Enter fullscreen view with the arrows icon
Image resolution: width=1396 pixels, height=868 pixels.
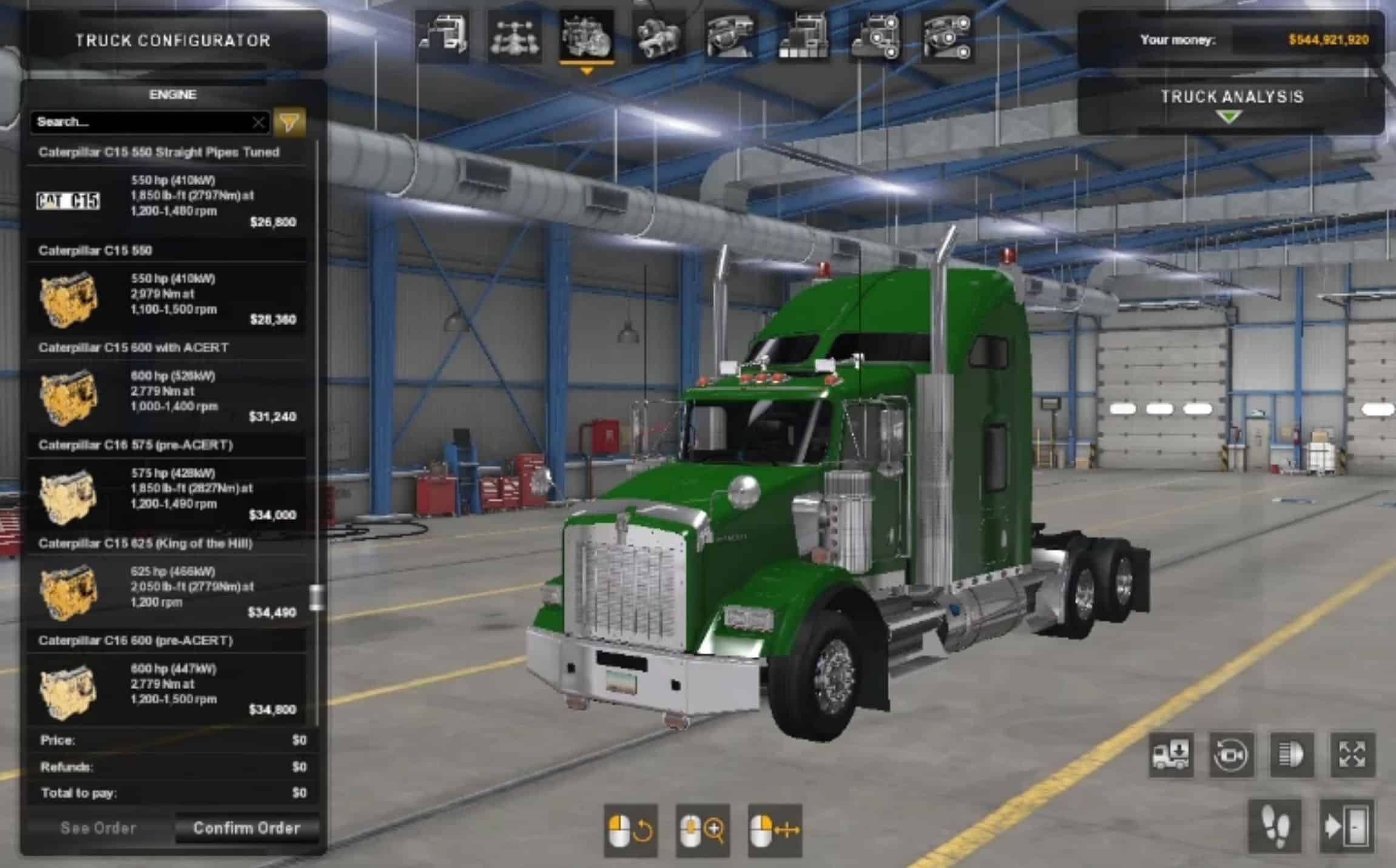tap(1352, 755)
